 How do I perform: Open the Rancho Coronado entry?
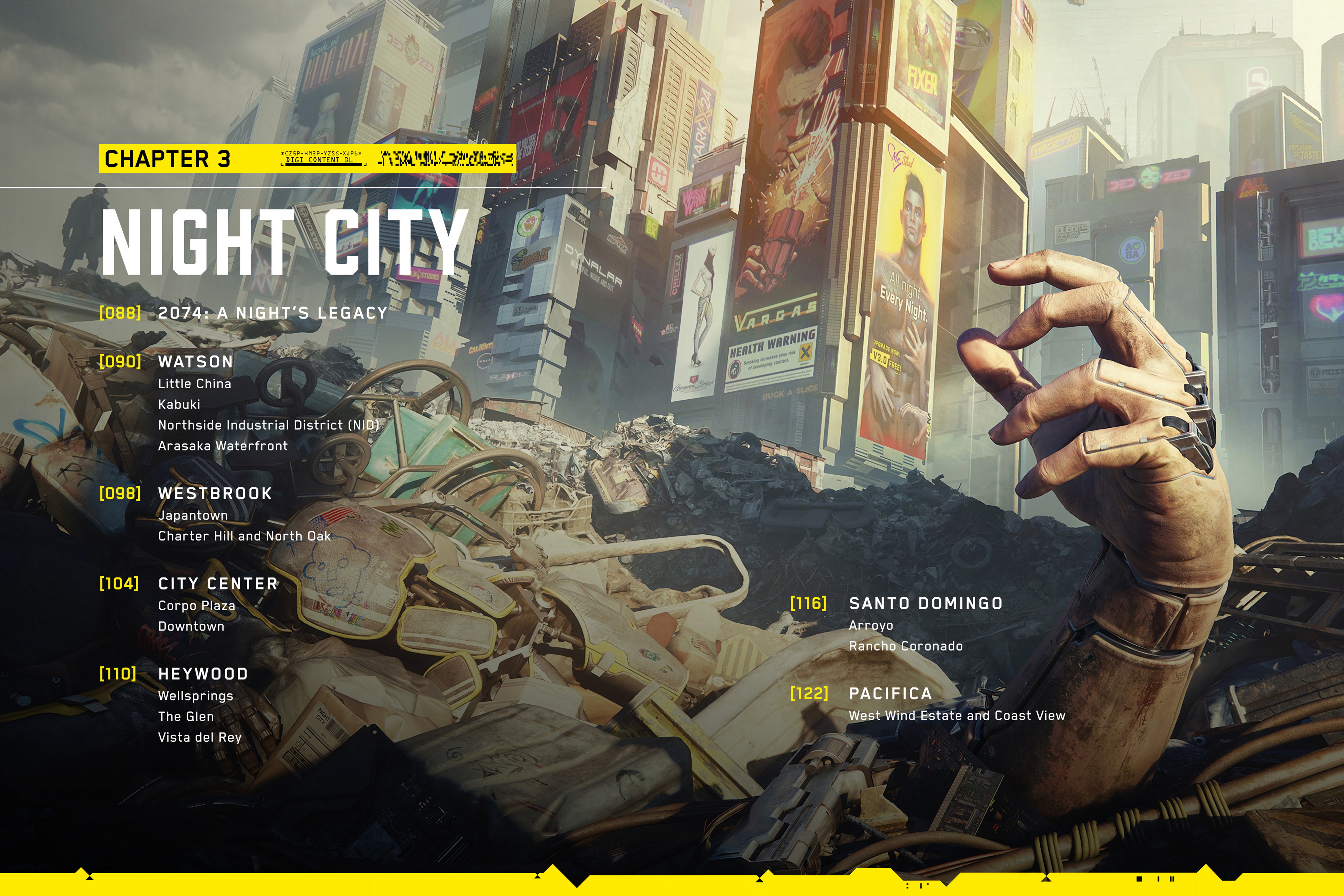click(906, 646)
